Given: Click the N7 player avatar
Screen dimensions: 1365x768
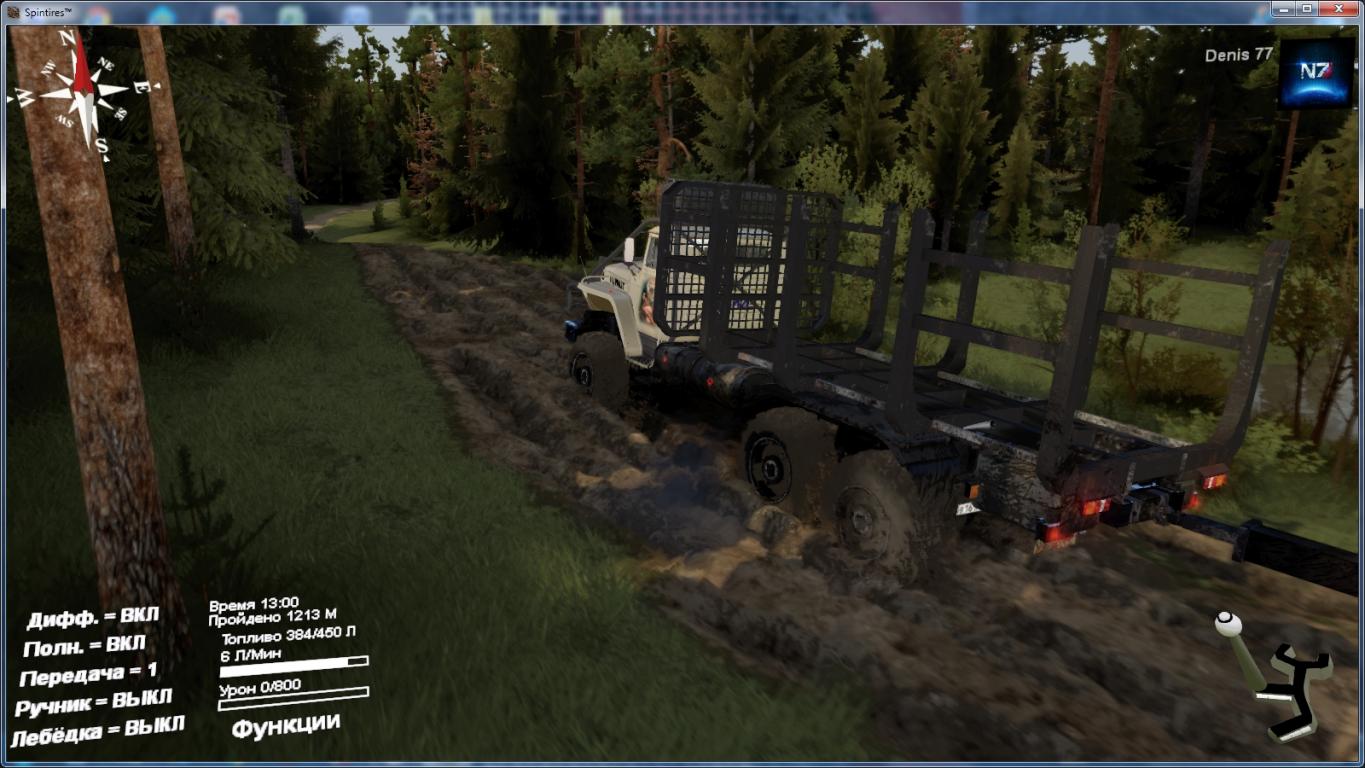Looking at the screenshot, I should [1316, 73].
